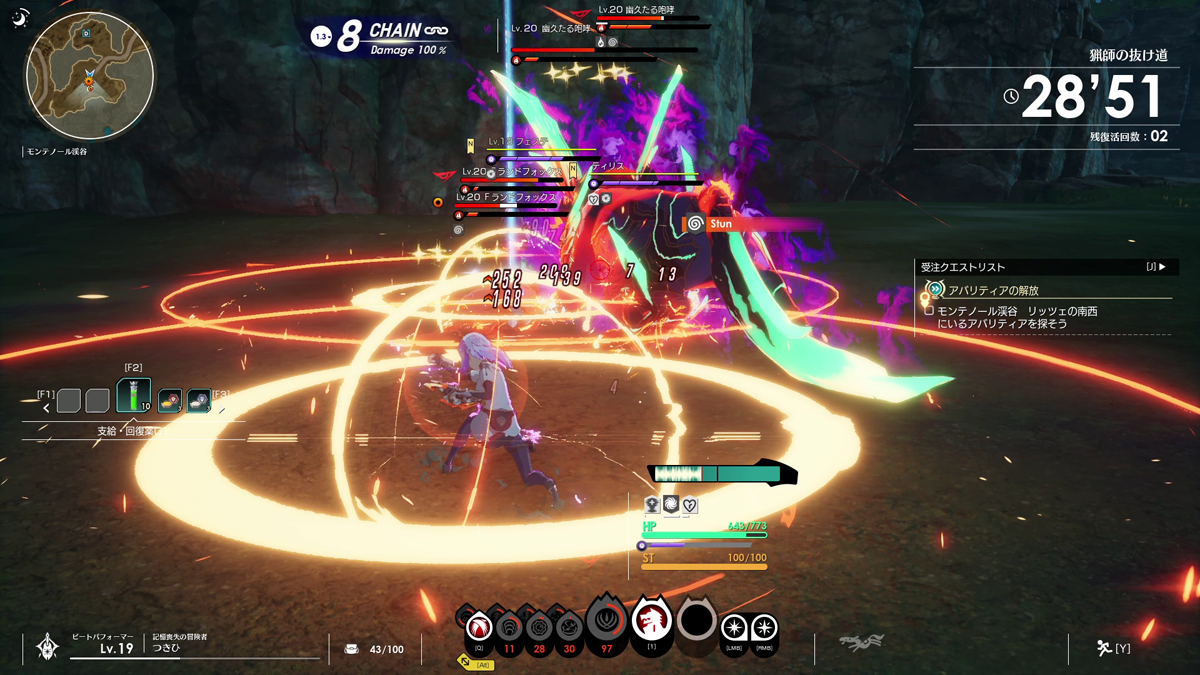Screen dimensions: 1200x675
Task: Select the green recovery potion slot
Action: click(134, 396)
